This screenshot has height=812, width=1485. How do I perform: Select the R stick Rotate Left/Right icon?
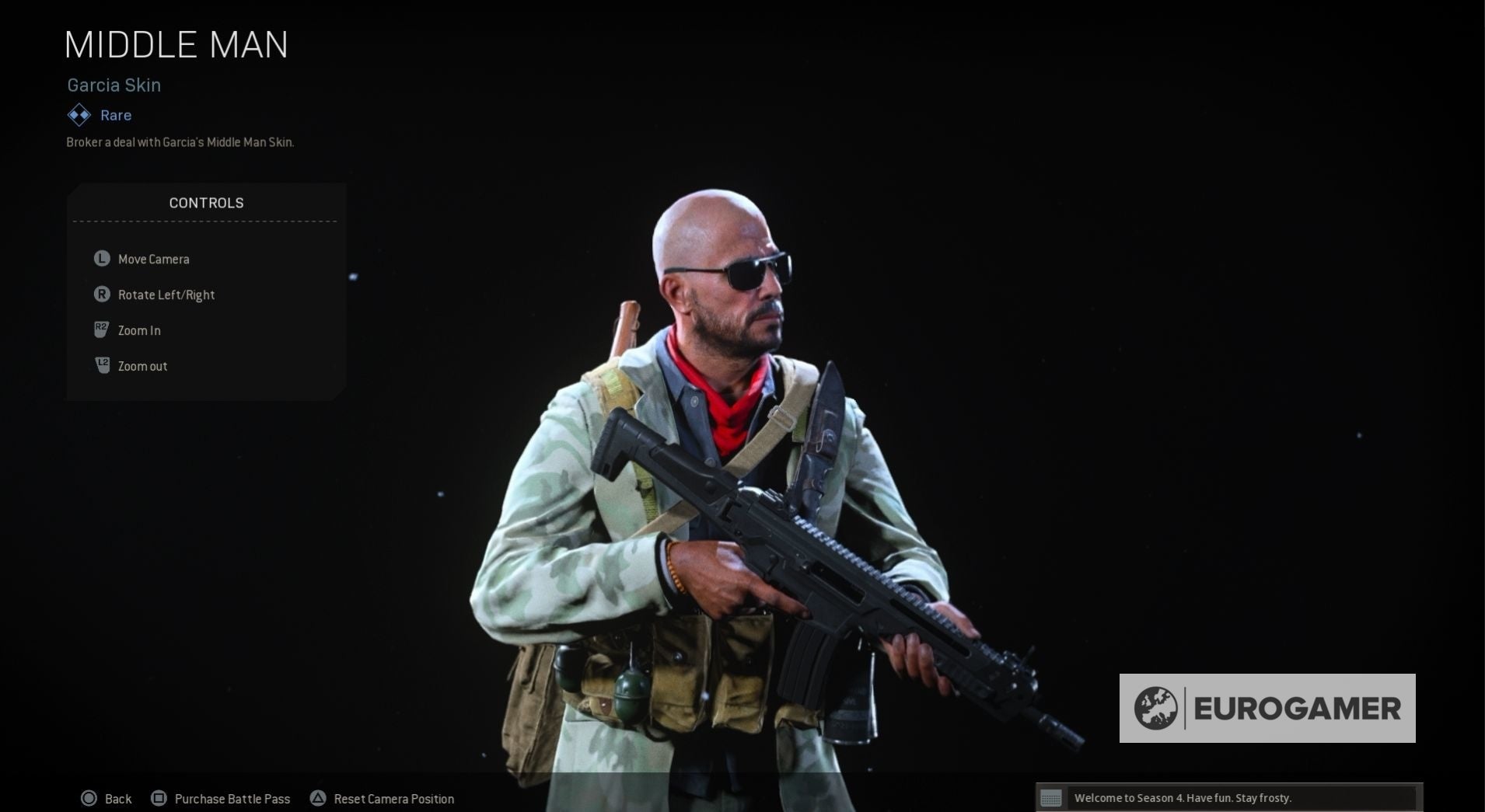click(101, 294)
